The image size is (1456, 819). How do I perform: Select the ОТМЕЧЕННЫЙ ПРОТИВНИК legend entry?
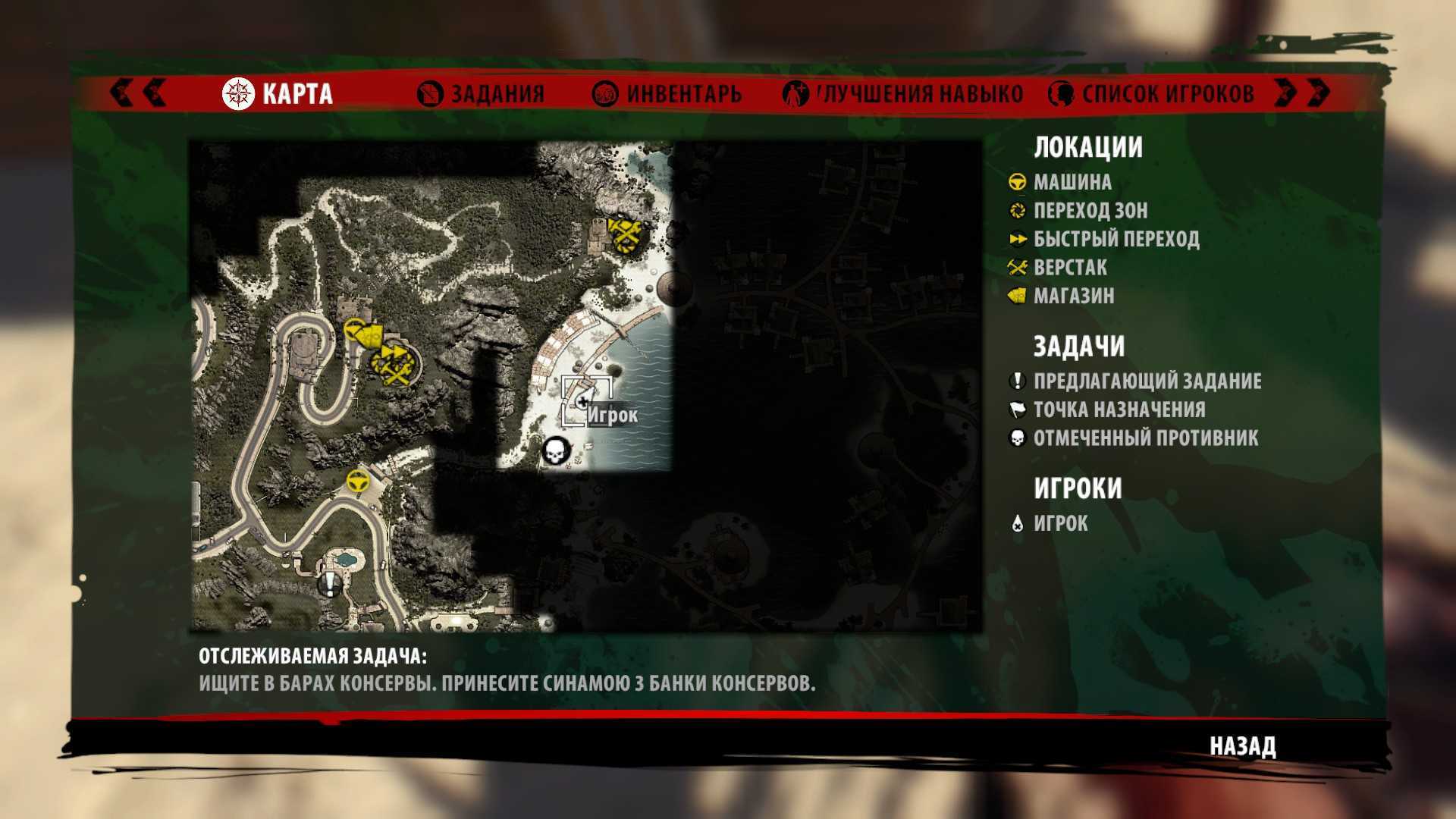point(1145,438)
